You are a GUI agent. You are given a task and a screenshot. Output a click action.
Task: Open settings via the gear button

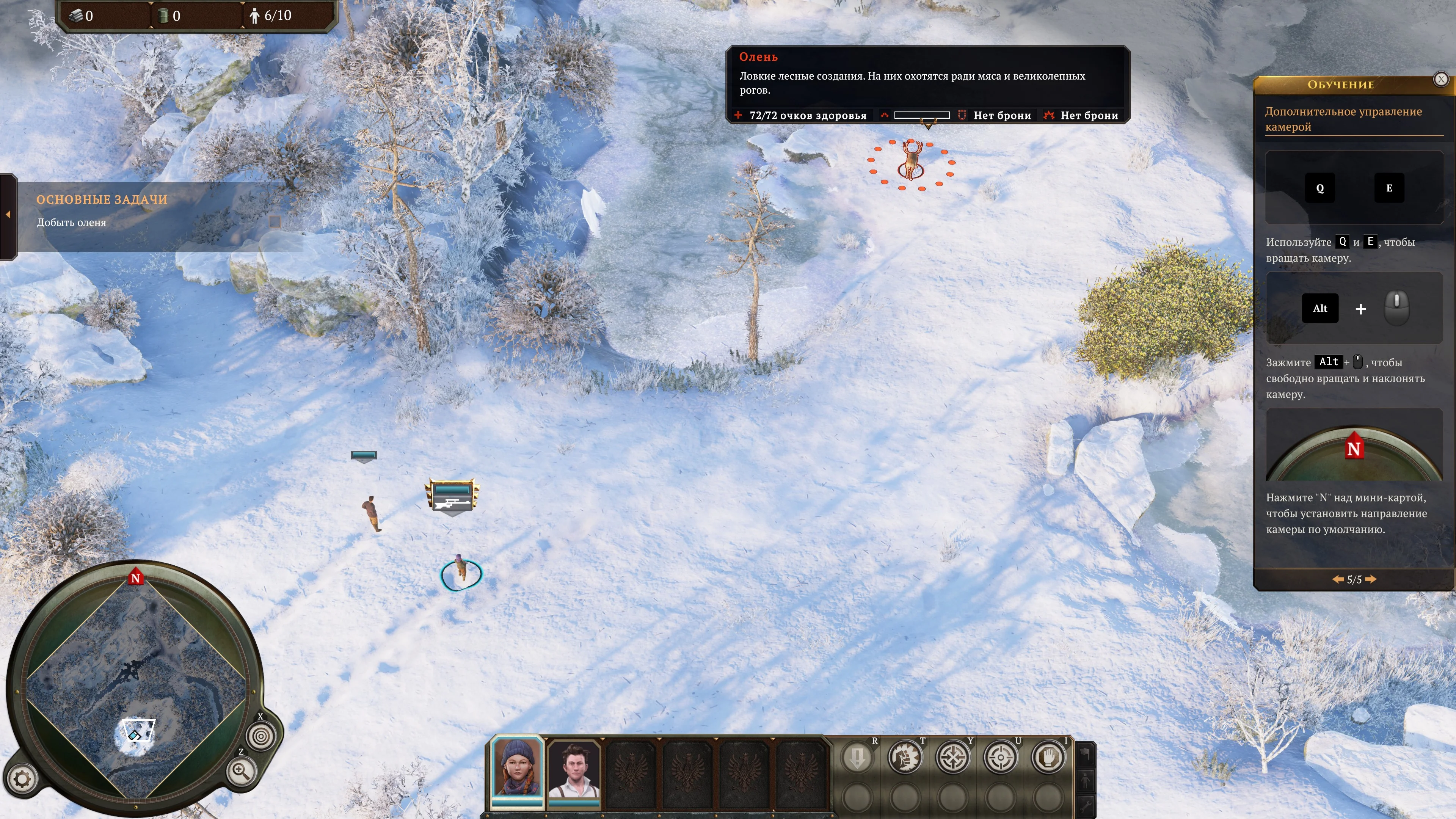click(x=22, y=780)
